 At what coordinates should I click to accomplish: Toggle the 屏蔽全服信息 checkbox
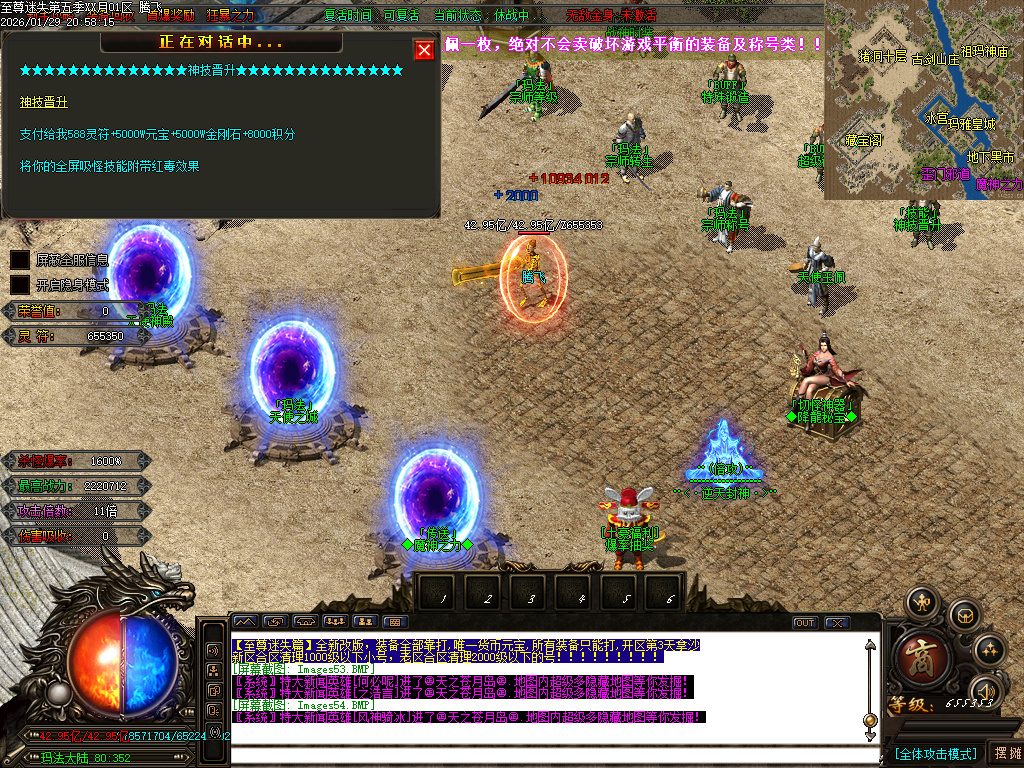coord(20,260)
